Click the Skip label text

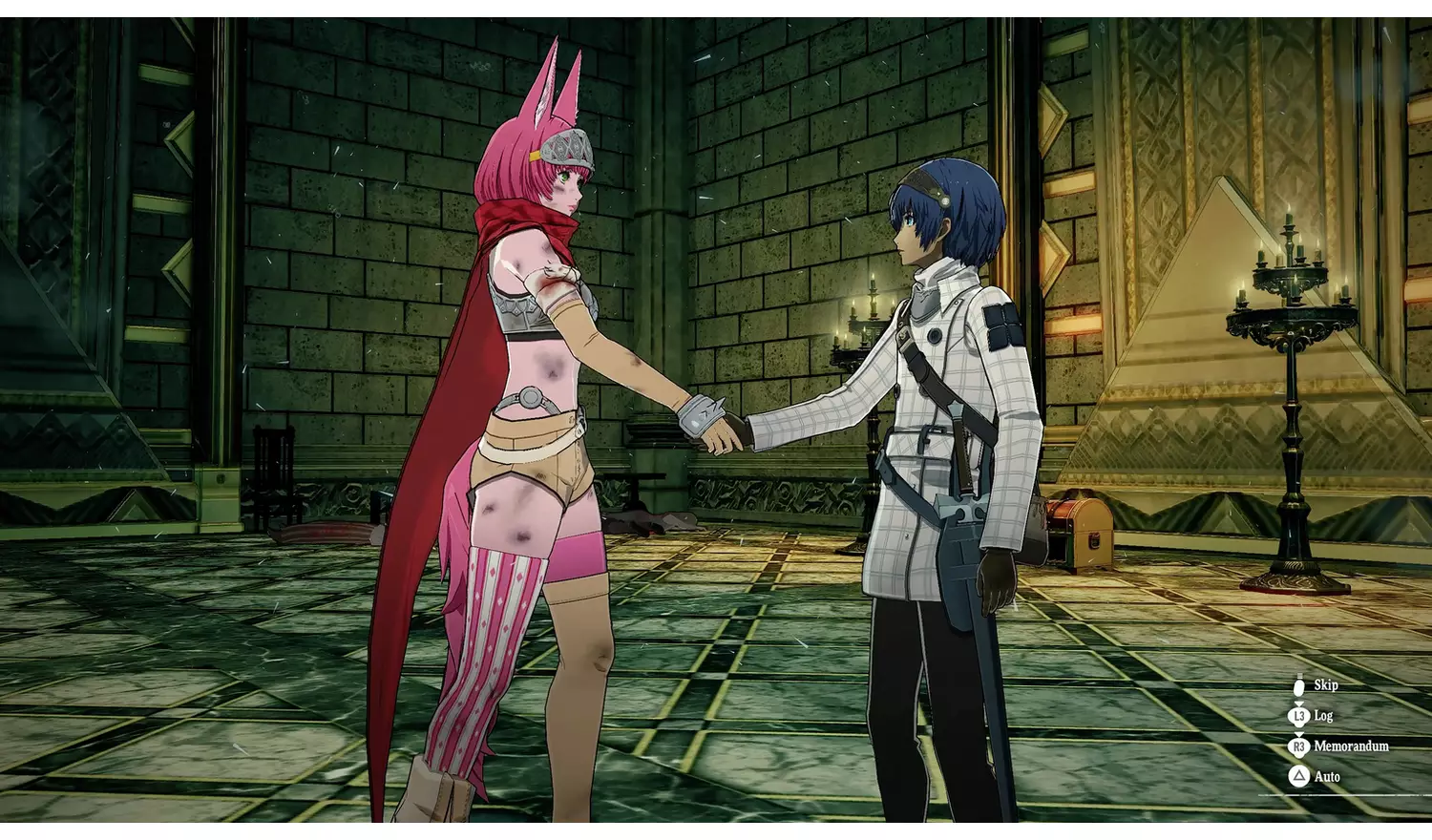(1326, 685)
